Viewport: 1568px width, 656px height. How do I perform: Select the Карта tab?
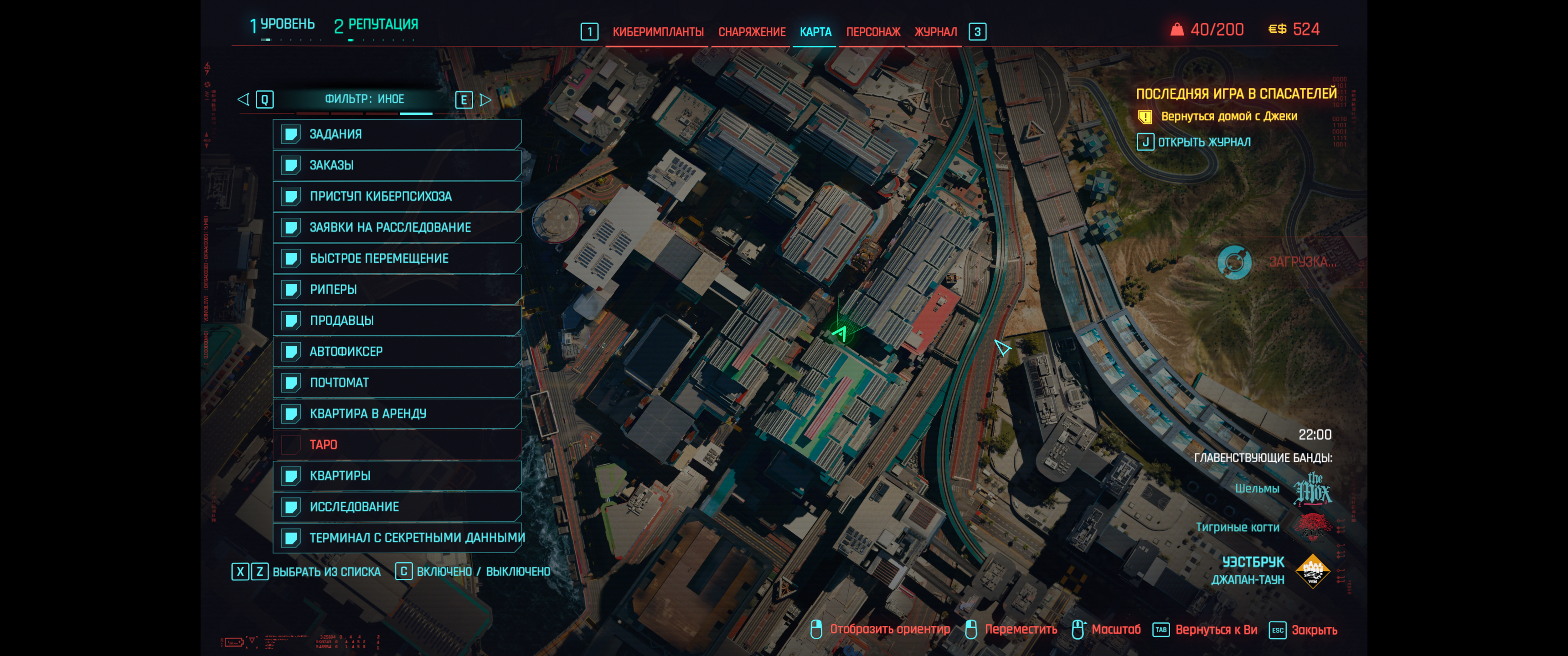tap(815, 31)
